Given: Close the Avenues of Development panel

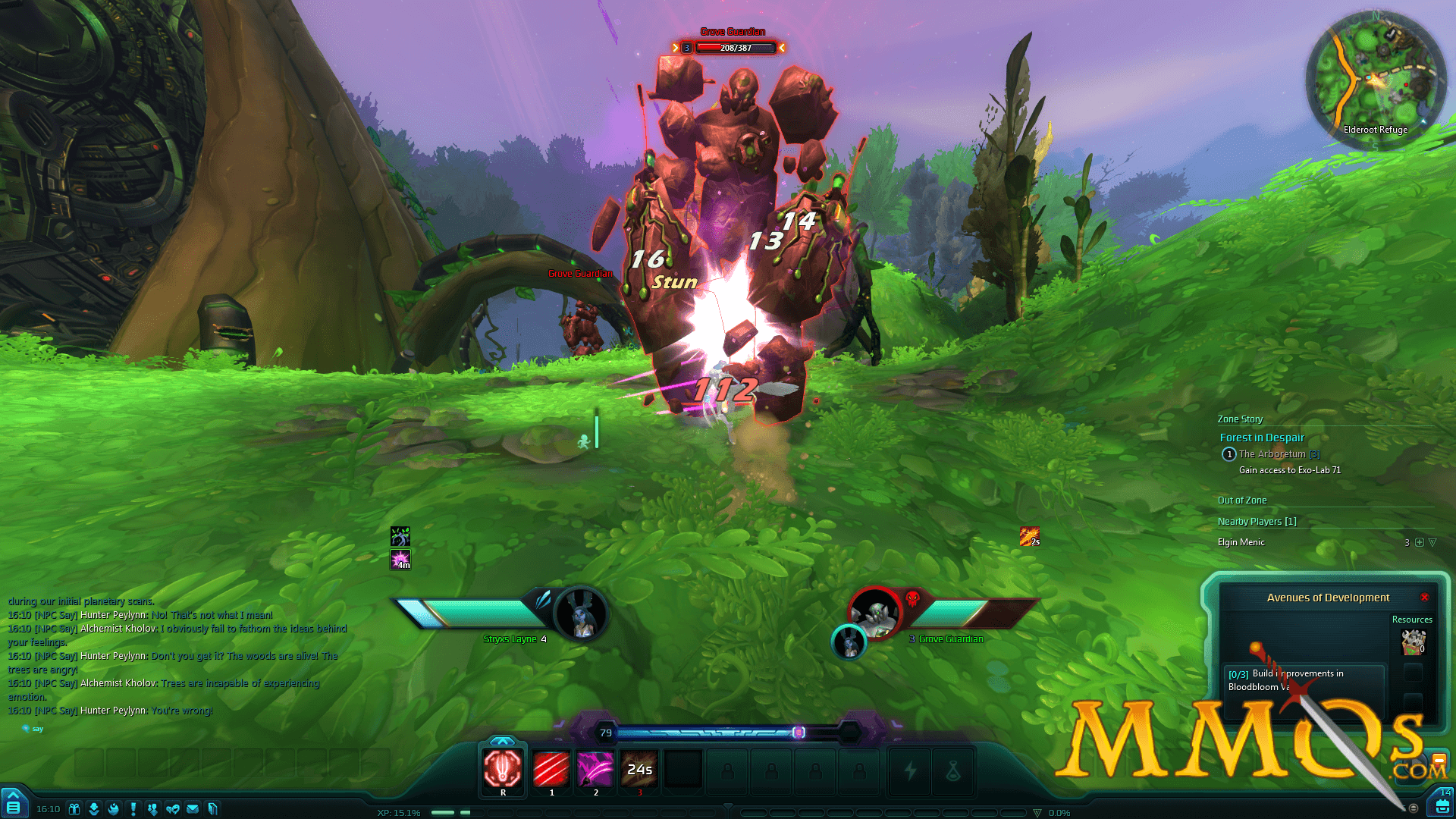Looking at the screenshot, I should (1425, 598).
